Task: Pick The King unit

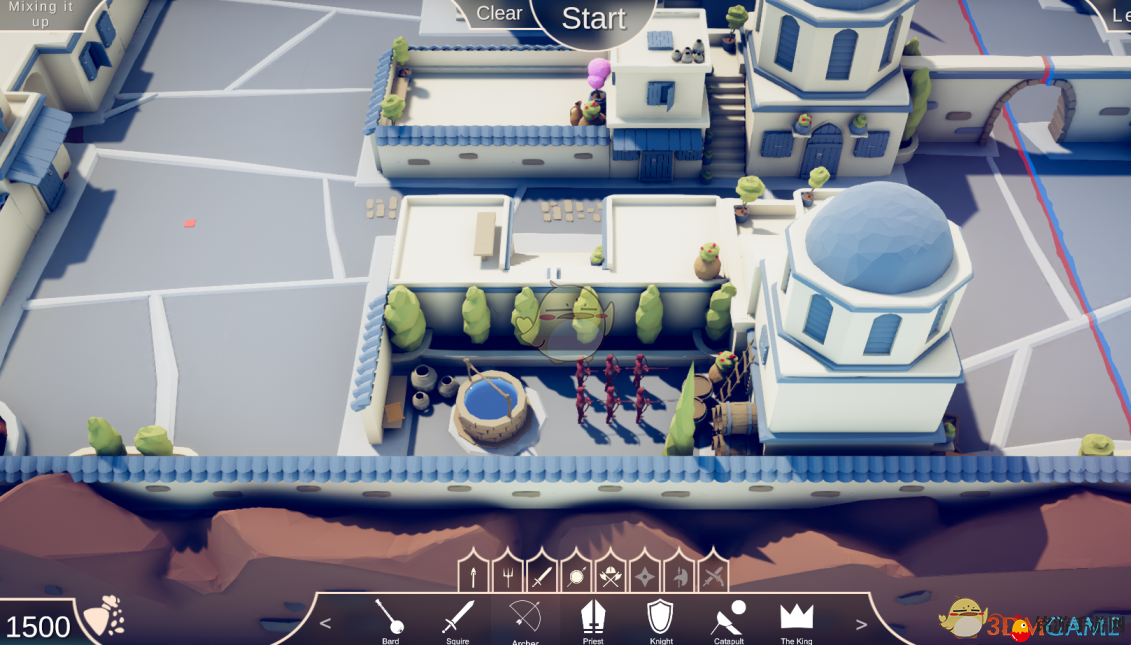Action: click(796, 620)
